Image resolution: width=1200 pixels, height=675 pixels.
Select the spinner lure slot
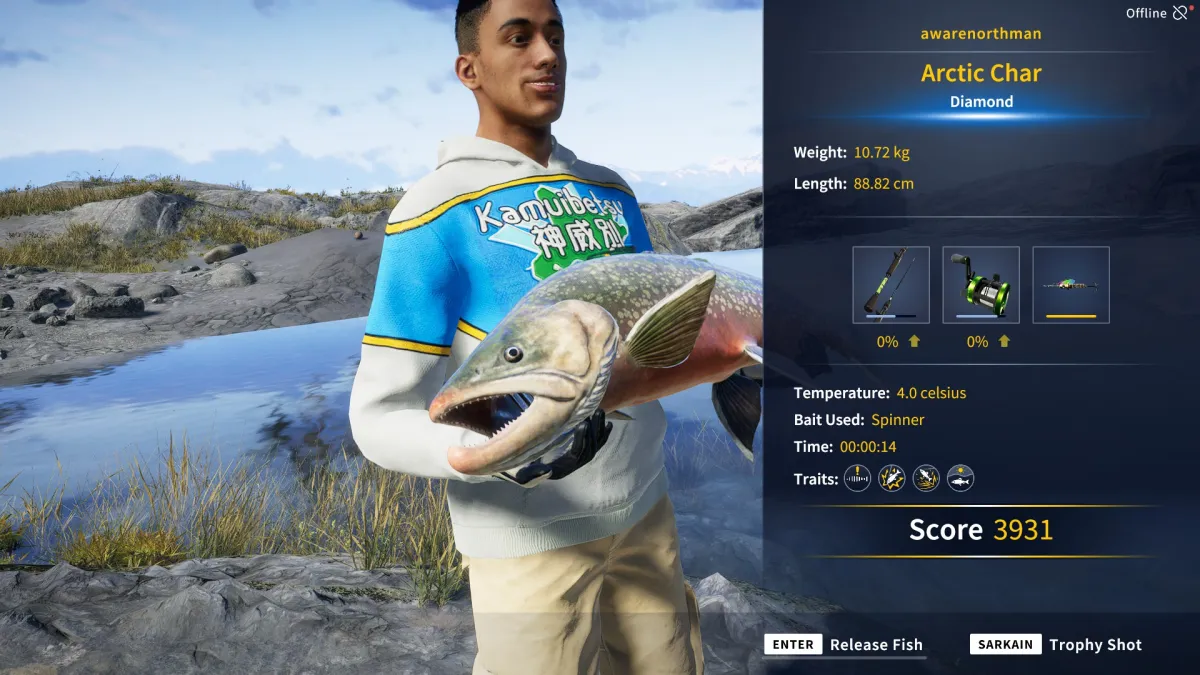pos(1070,285)
